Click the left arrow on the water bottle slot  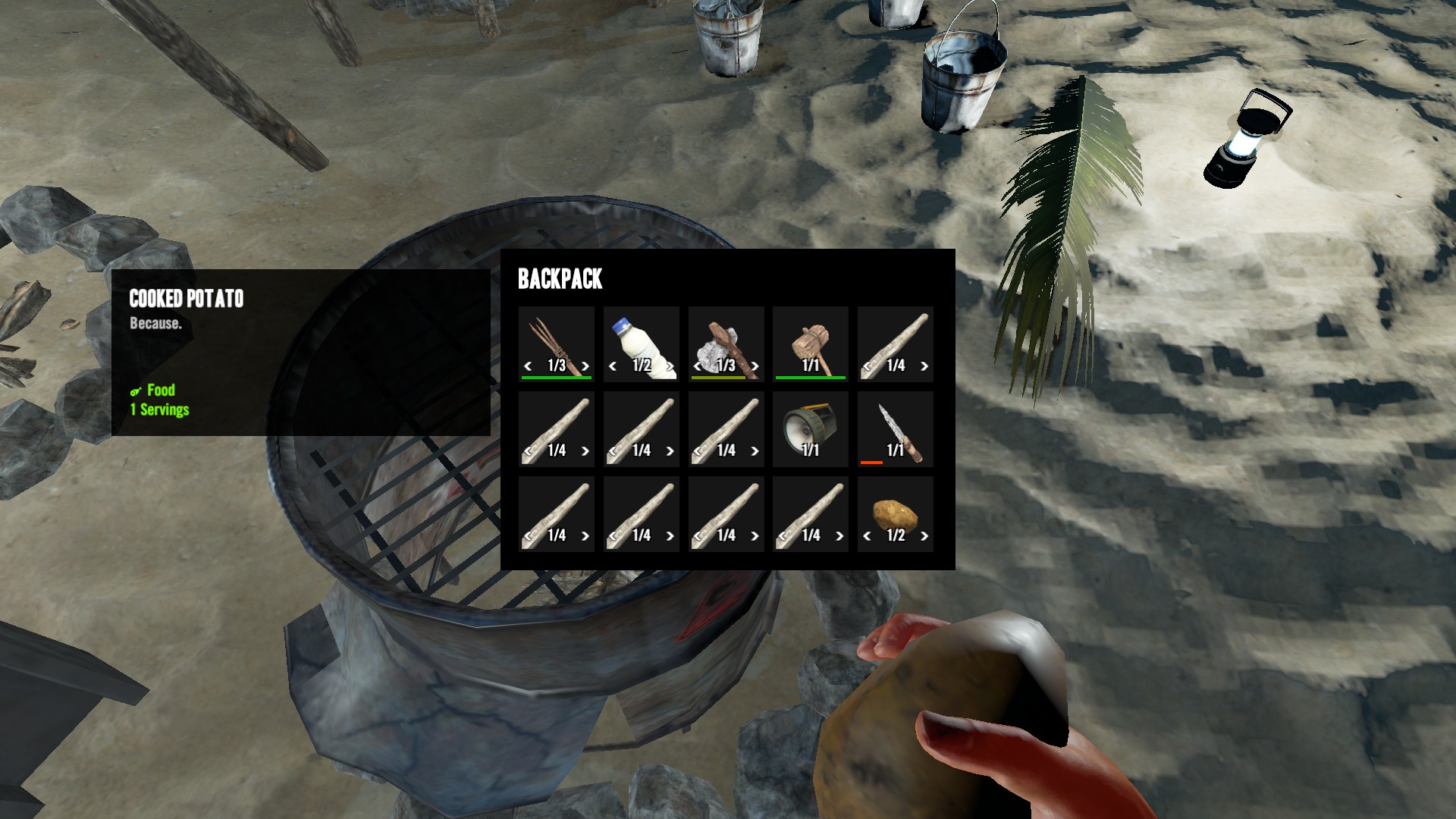[613, 366]
